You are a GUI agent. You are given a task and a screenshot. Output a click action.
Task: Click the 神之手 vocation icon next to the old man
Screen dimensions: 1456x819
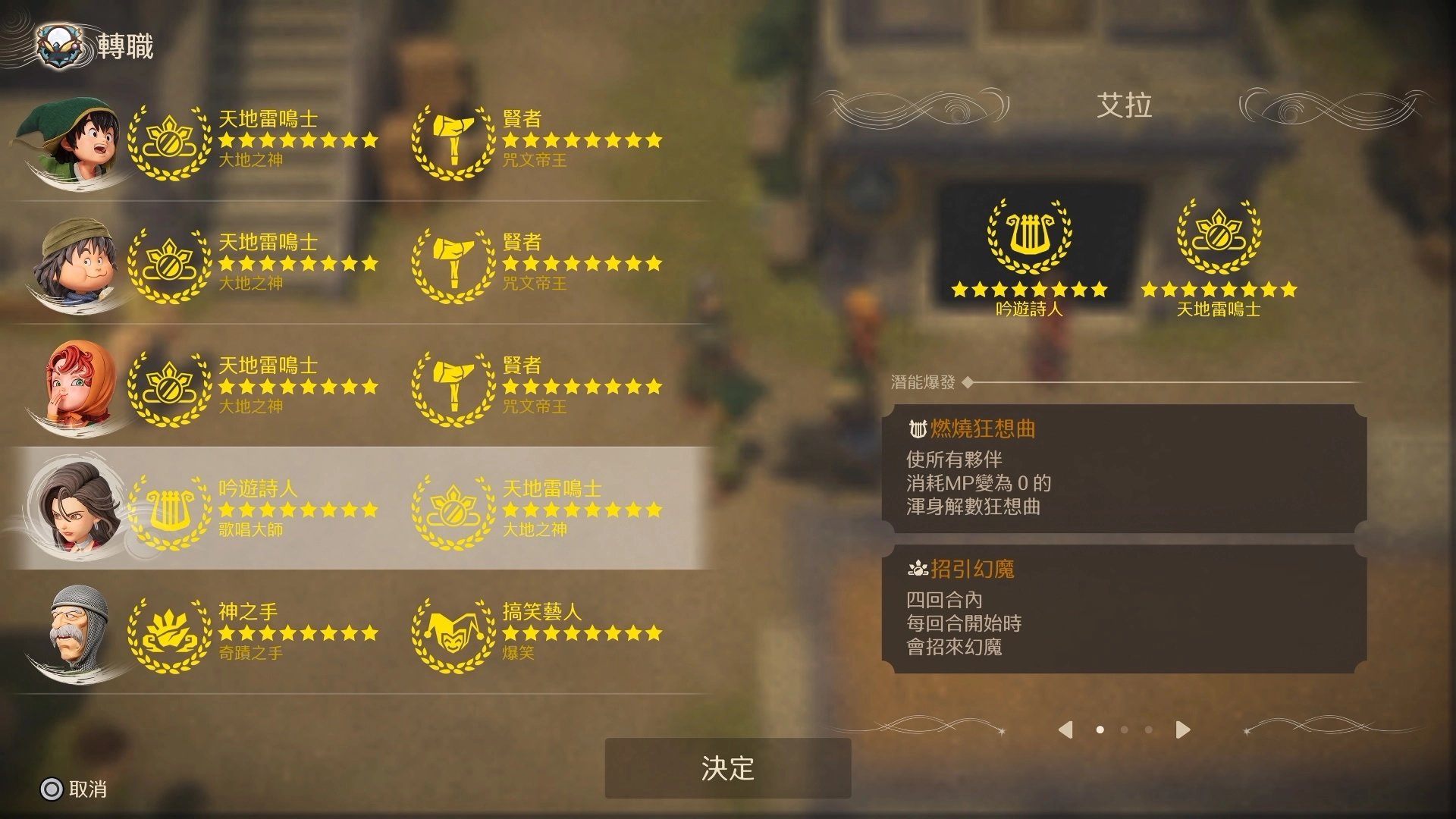171,637
